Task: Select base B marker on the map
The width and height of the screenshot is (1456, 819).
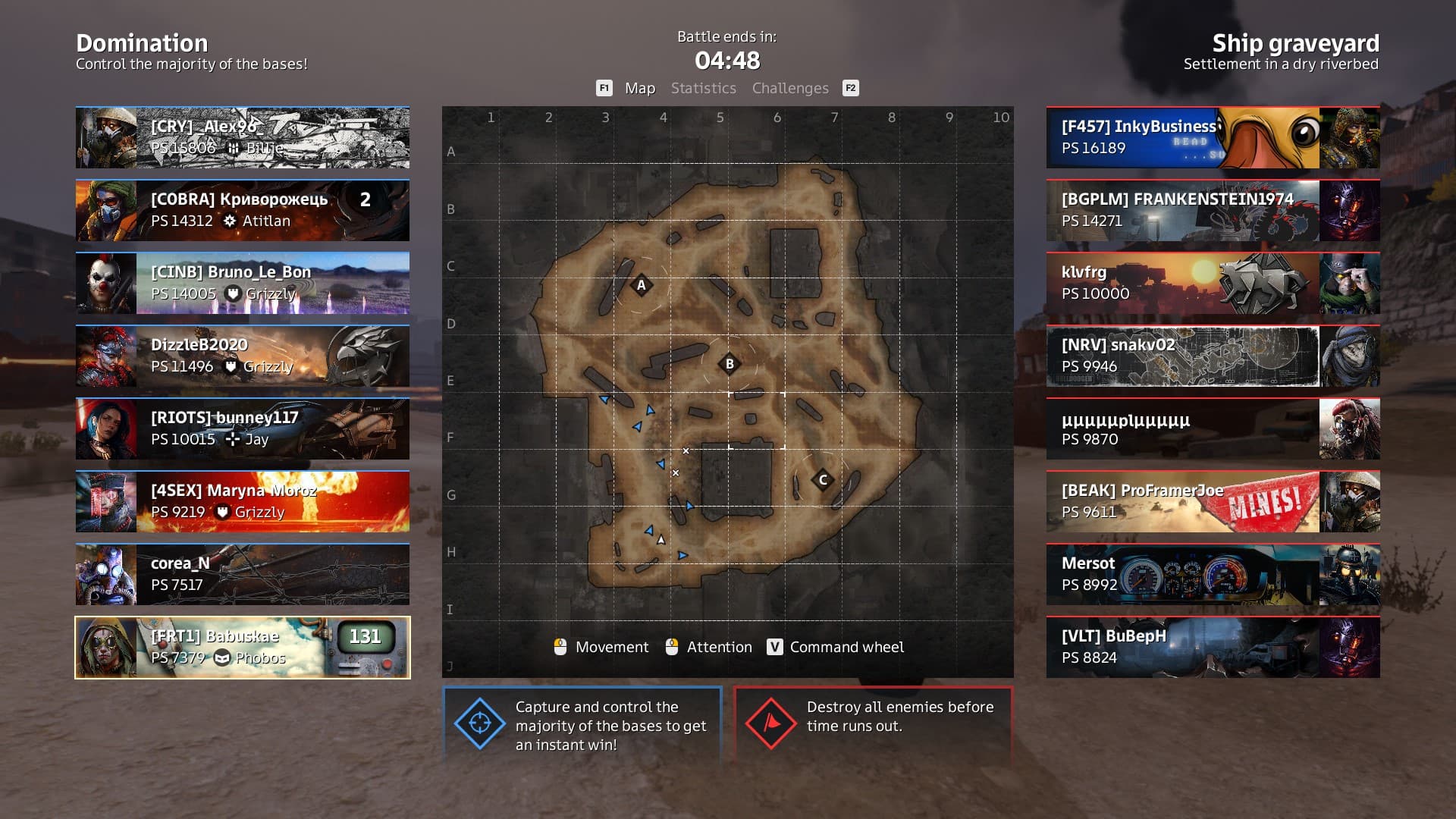Action: (730, 364)
